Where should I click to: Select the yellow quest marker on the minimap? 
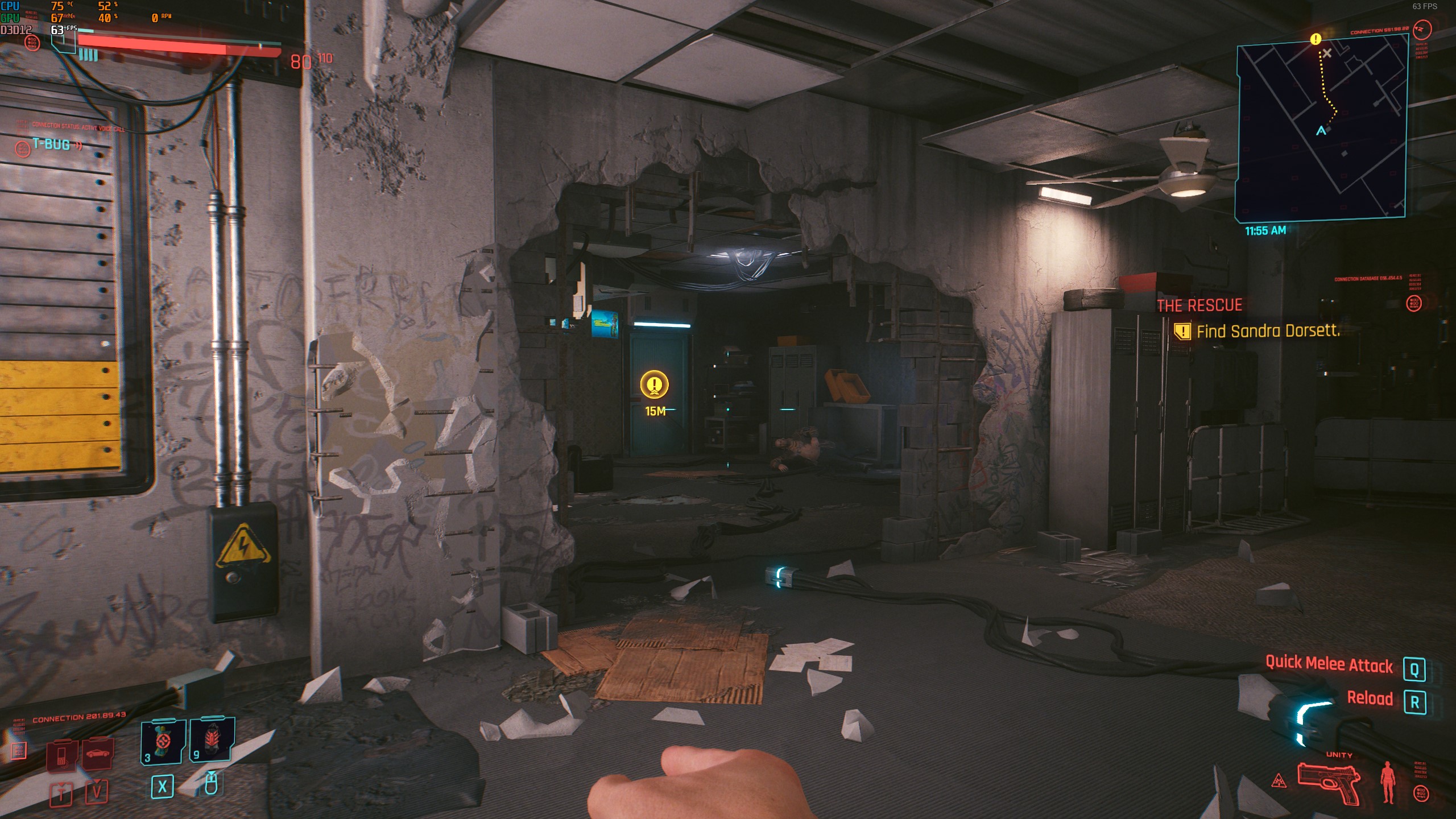click(1315, 39)
